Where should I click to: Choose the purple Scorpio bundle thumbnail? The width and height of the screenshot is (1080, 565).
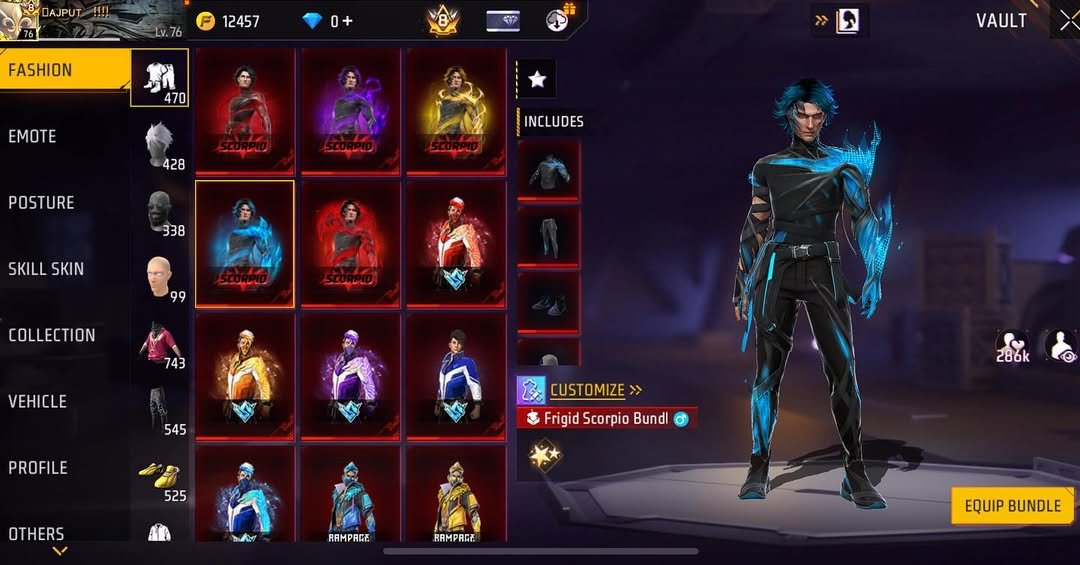350,110
